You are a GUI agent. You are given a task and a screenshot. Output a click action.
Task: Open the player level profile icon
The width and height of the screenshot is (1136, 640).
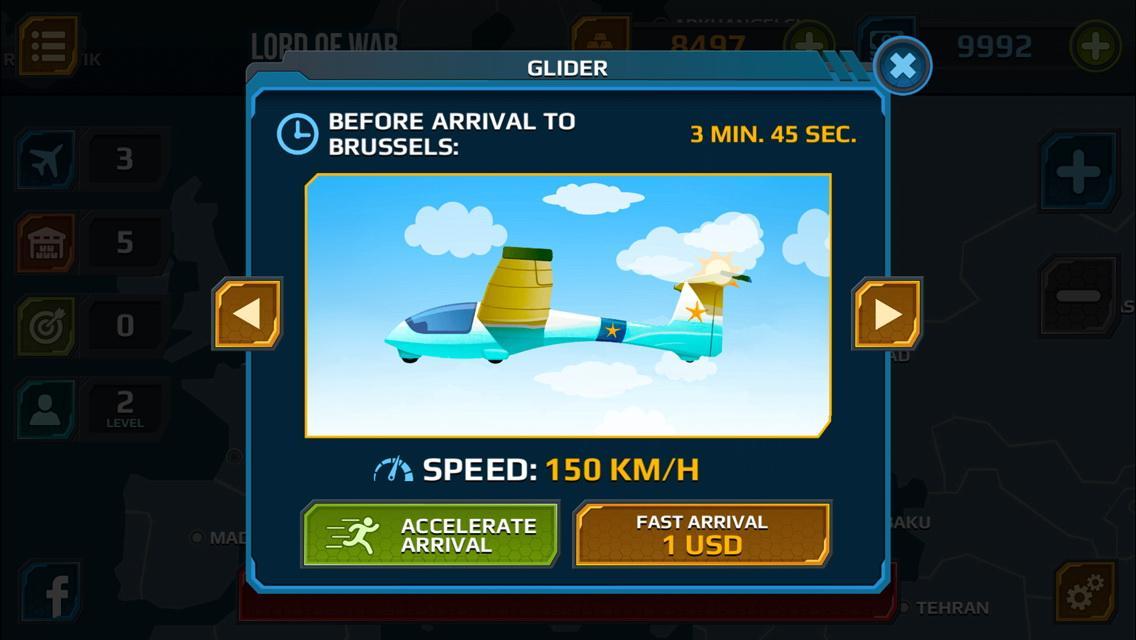pyautogui.click(x=47, y=408)
